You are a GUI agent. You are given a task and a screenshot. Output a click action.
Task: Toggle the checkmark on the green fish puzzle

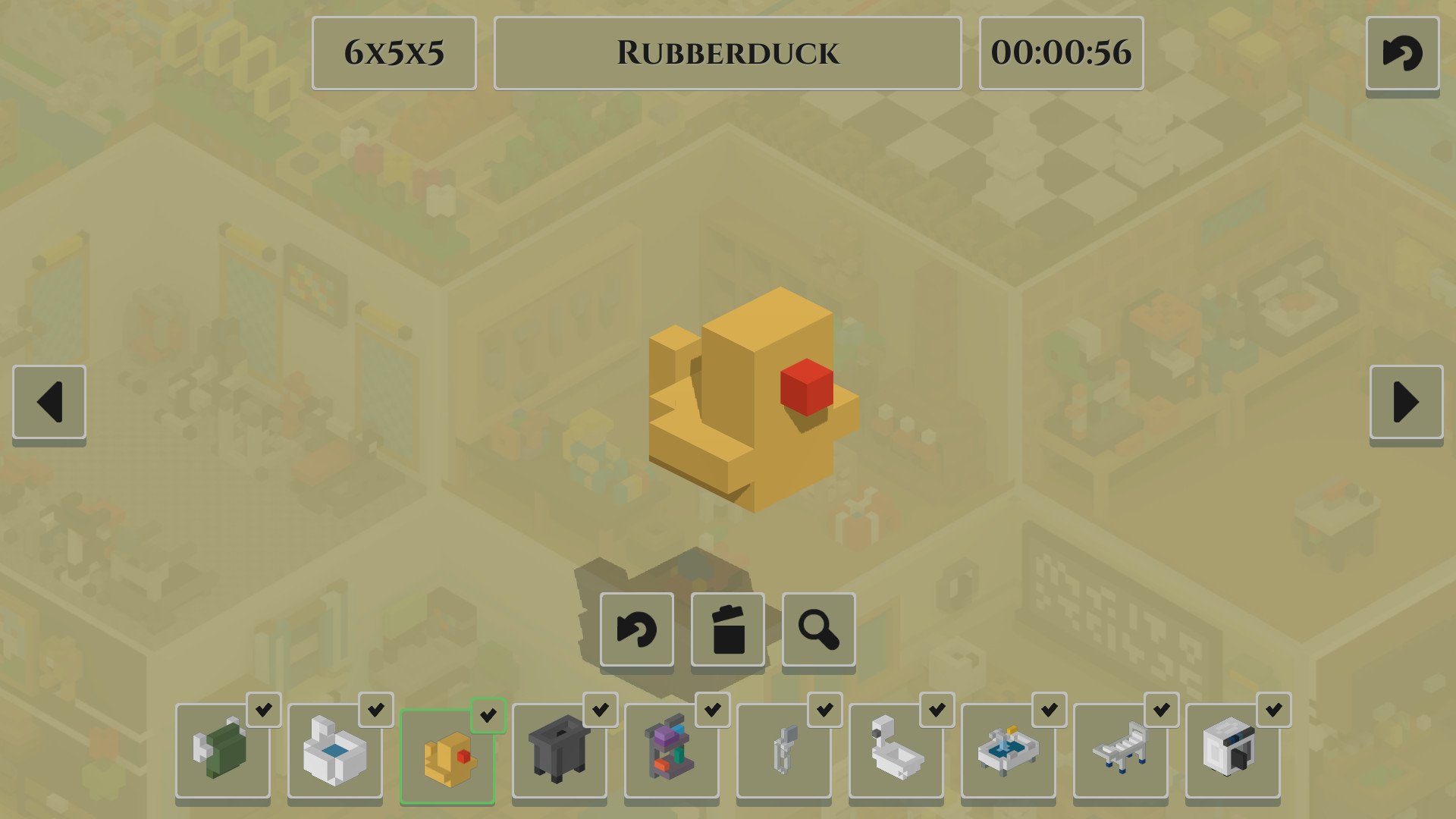tap(265, 711)
